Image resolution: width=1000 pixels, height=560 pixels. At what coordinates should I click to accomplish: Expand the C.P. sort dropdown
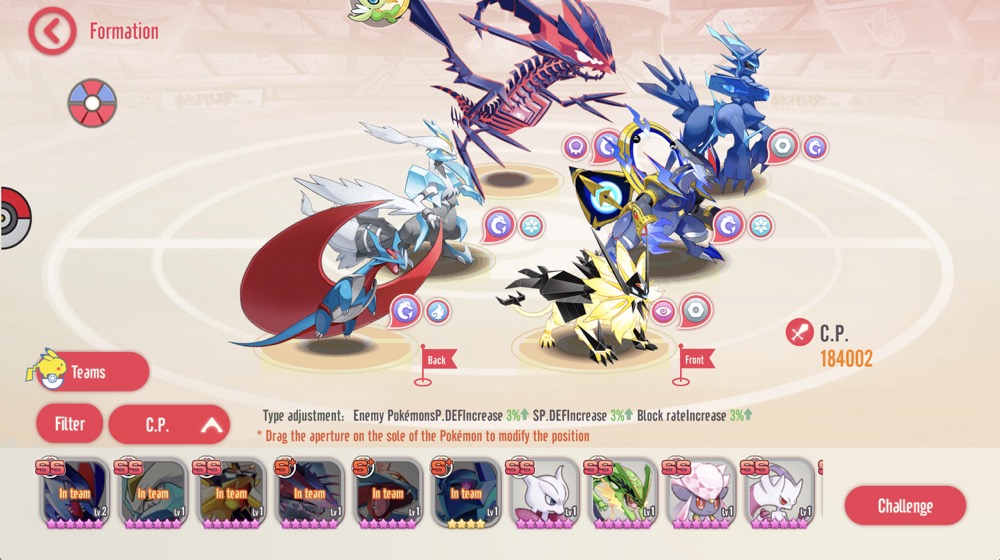169,424
